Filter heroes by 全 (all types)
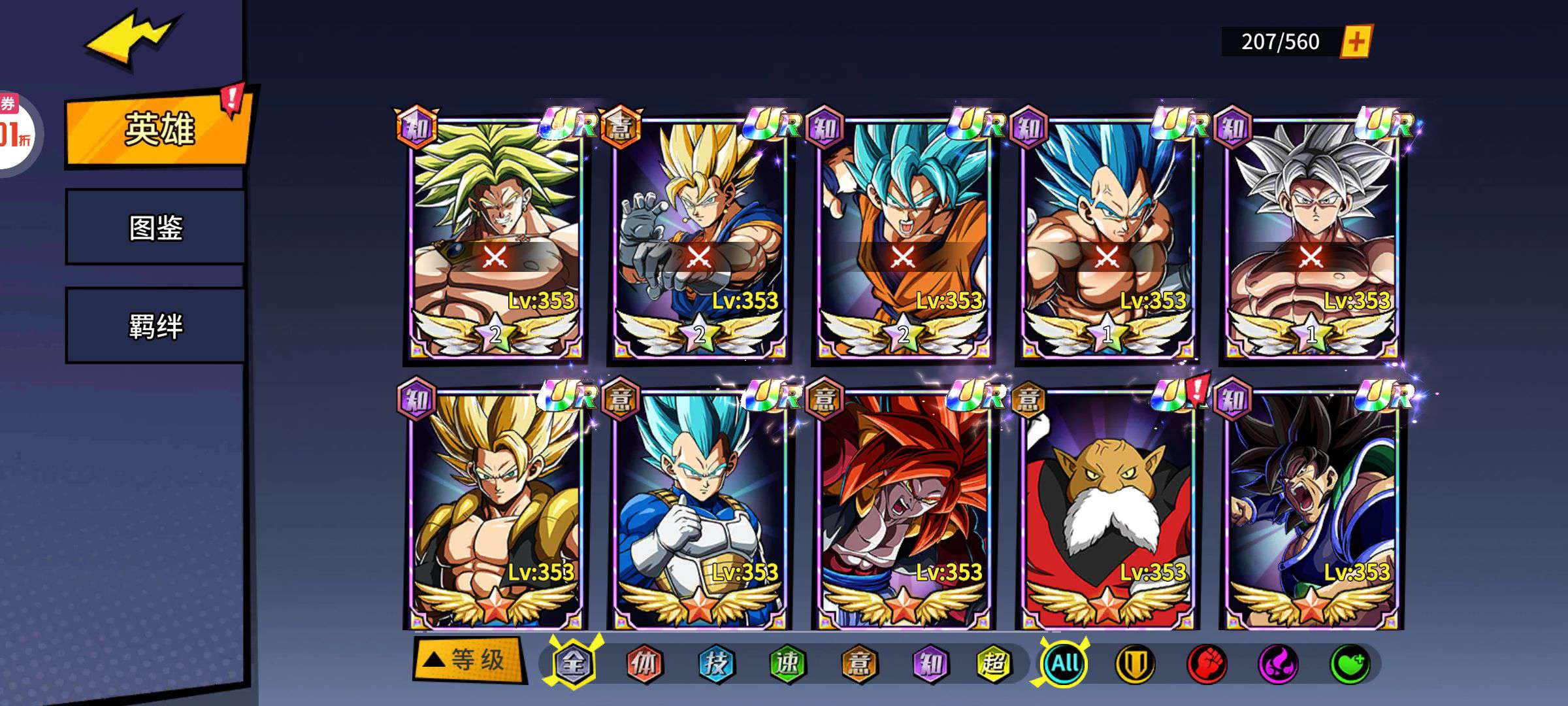 click(574, 664)
